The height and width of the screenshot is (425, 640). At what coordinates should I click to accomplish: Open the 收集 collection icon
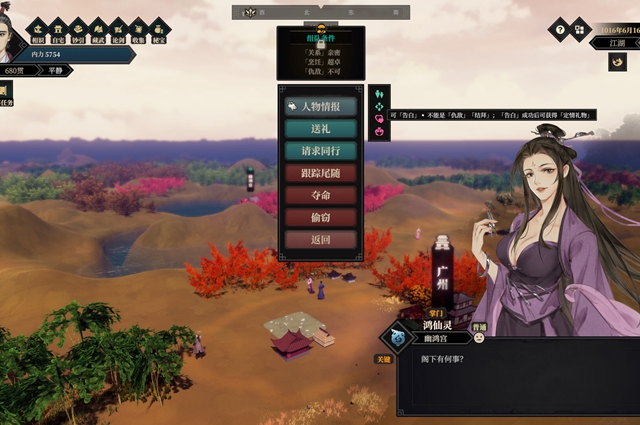(x=138, y=28)
